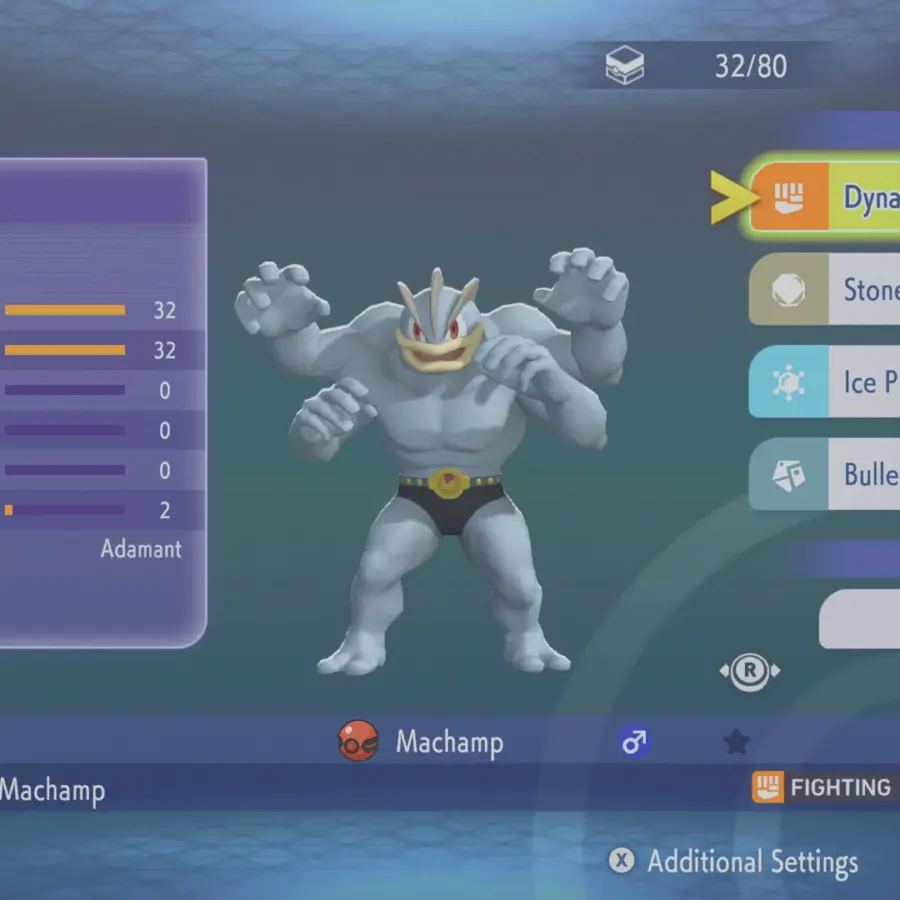Click the Adamant nature label
Image resolution: width=900 pixels, height=900 pixels.
pos(141,549)
